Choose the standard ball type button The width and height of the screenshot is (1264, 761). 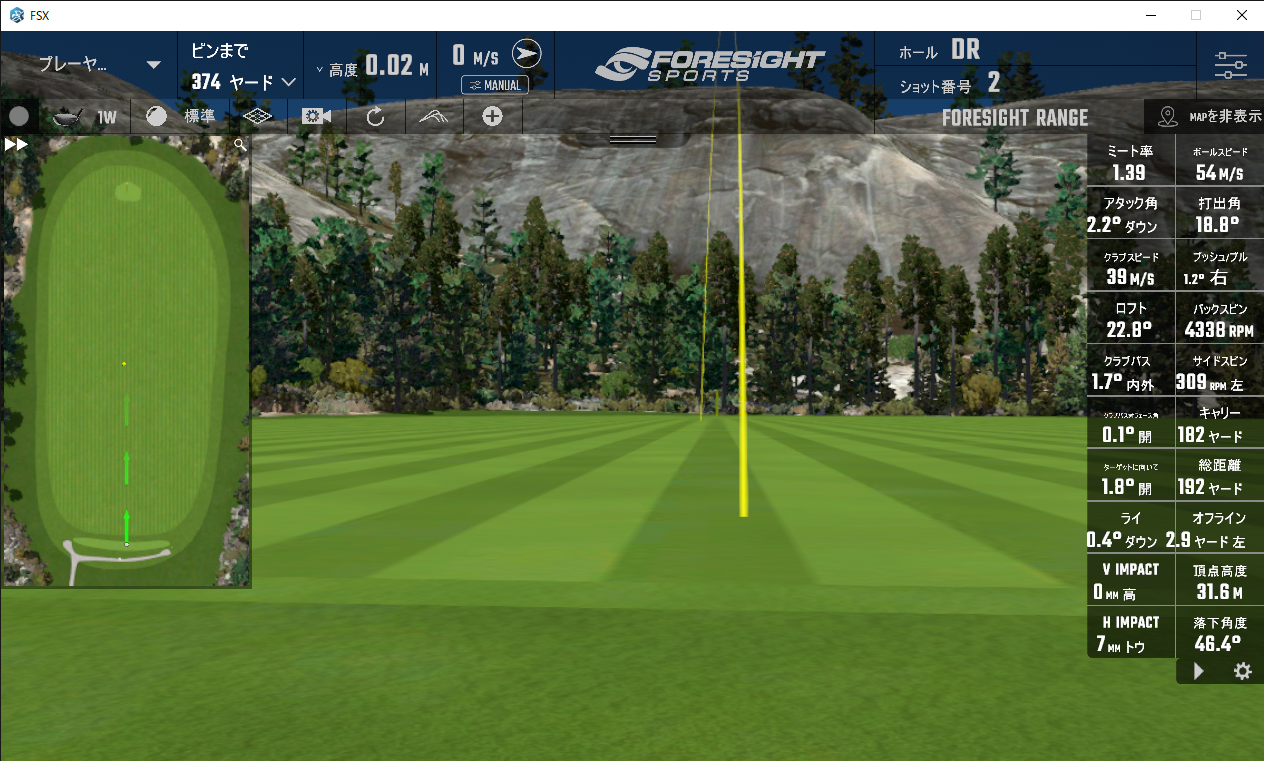pyautogui.click(x=176, y=116)
